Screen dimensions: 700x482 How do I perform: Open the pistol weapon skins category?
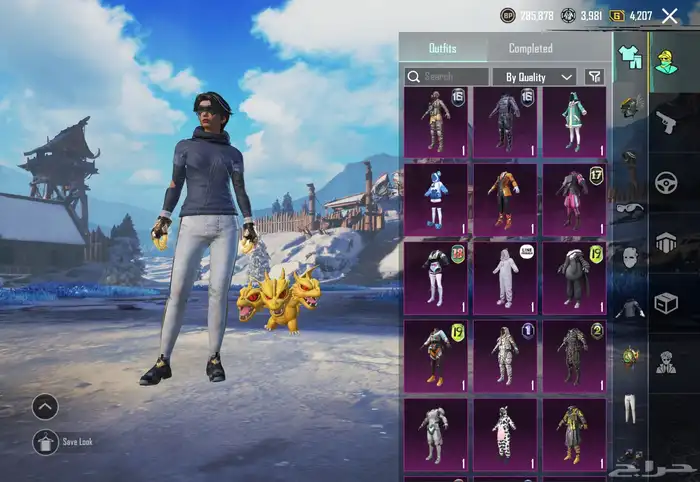point(666,122)
